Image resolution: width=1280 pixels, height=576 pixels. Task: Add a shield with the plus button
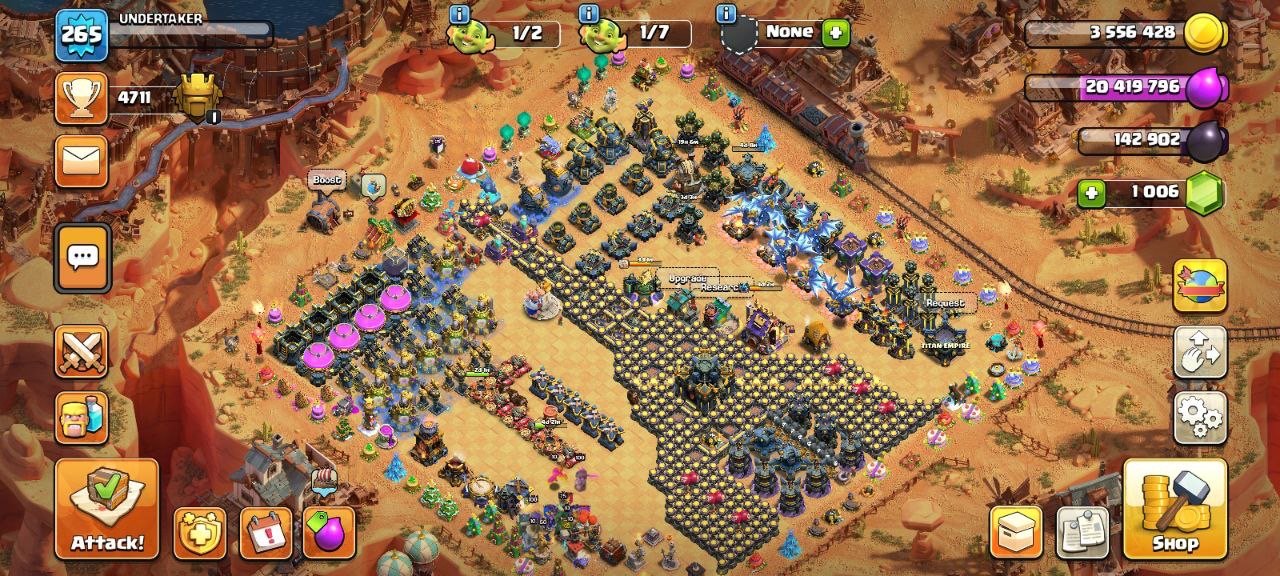(x=836, y=33)
